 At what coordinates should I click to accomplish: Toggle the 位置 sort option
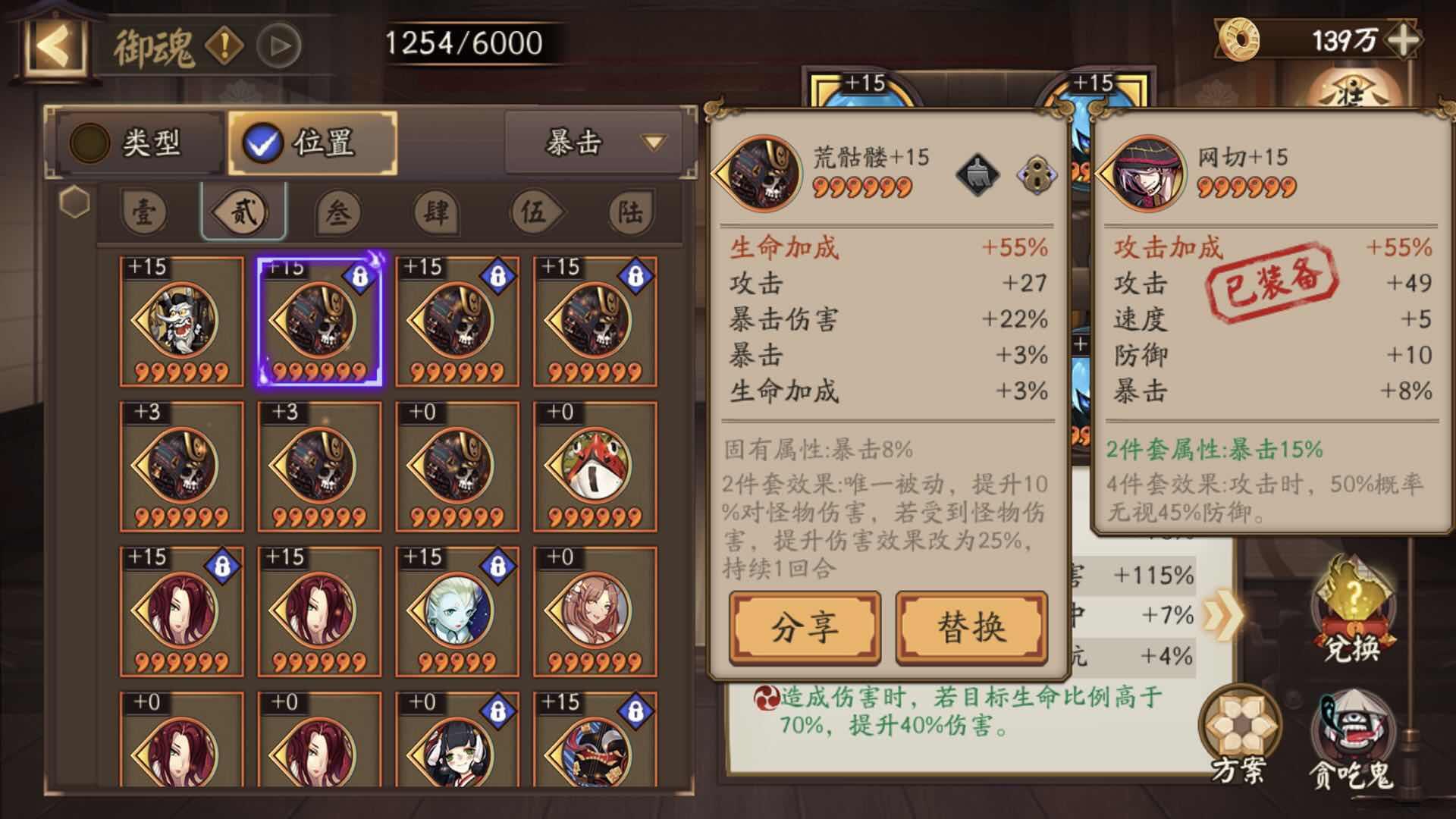312,143
